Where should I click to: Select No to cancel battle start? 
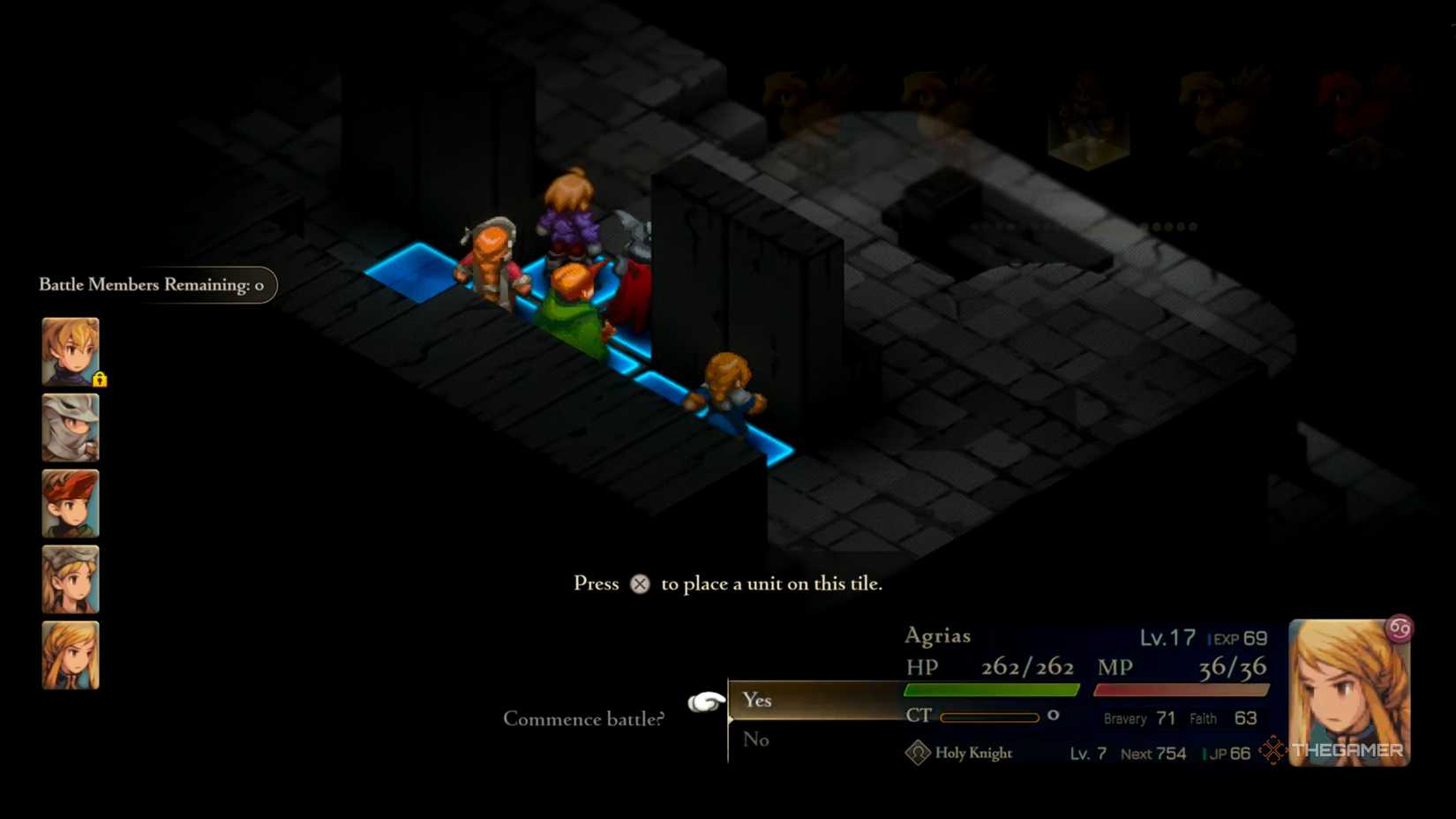pos(755,740)
